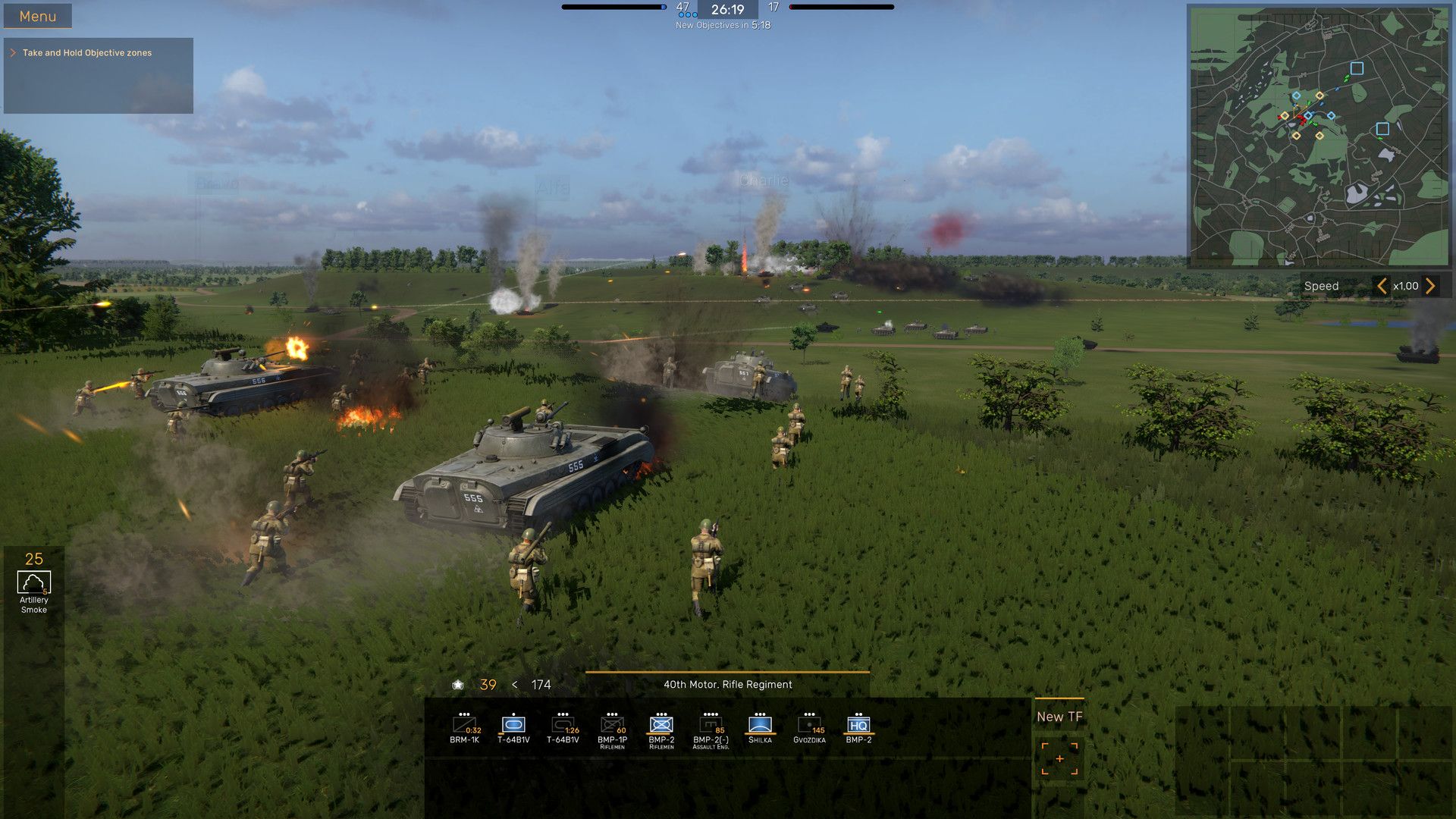Decrease game speed with the left chevron

[1382, 286]
